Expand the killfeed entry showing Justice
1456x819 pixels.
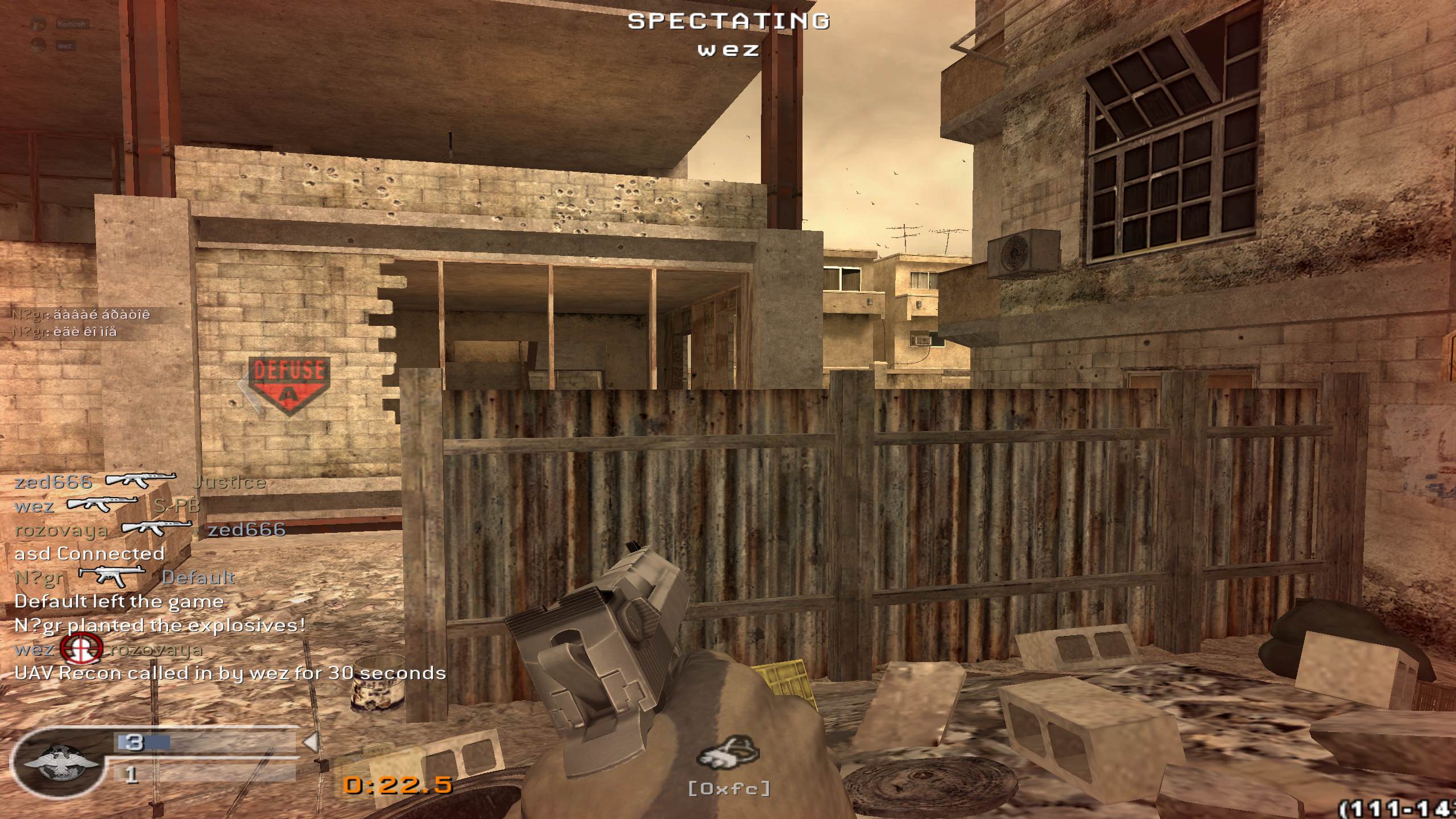[x=227, y=482]
